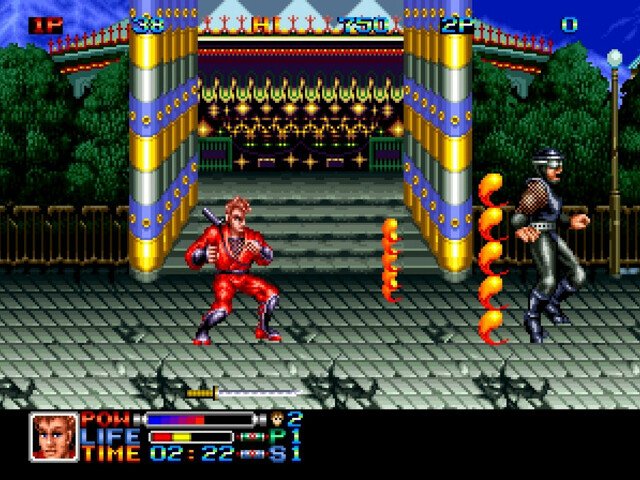
Task: Click the S1 item counter icon
Action: (x=252, y=454)
